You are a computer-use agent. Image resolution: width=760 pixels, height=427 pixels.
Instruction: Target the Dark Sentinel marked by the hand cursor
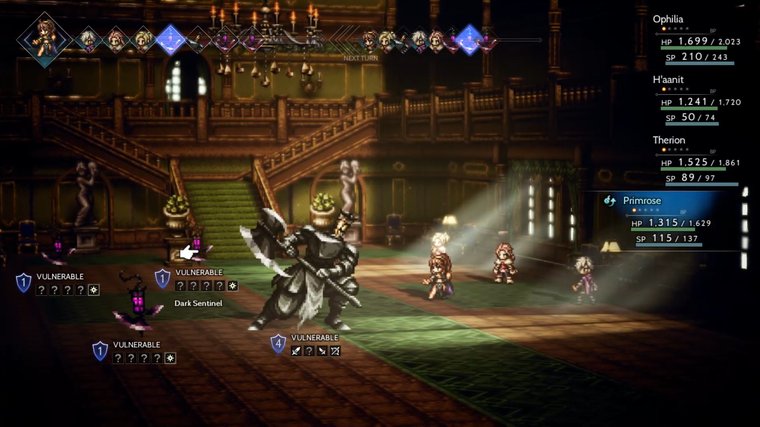coord(197,245)
